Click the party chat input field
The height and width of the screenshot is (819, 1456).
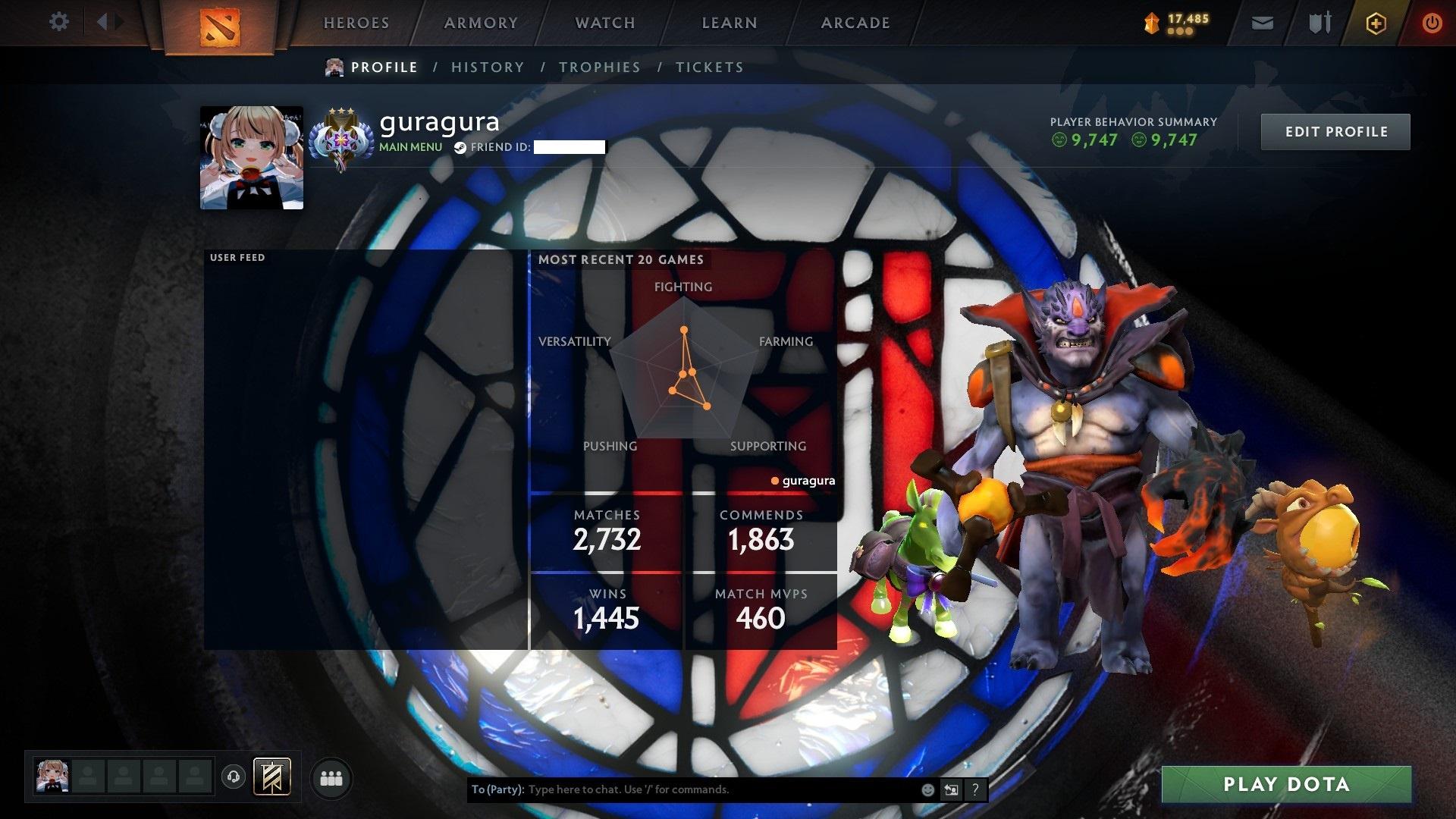[x=720, y=789]
